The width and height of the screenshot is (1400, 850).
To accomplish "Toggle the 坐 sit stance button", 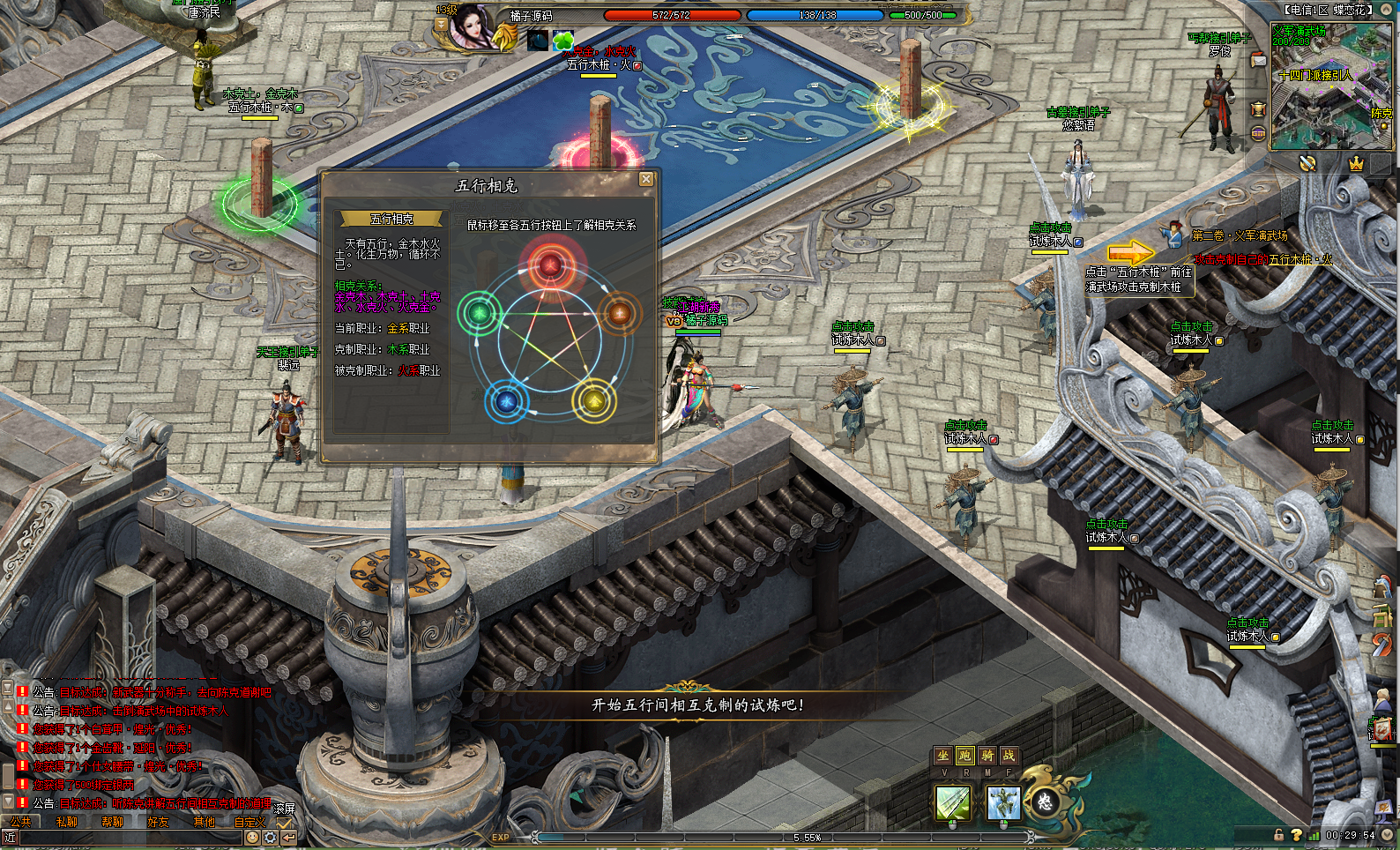I will (x=943, y=756).
